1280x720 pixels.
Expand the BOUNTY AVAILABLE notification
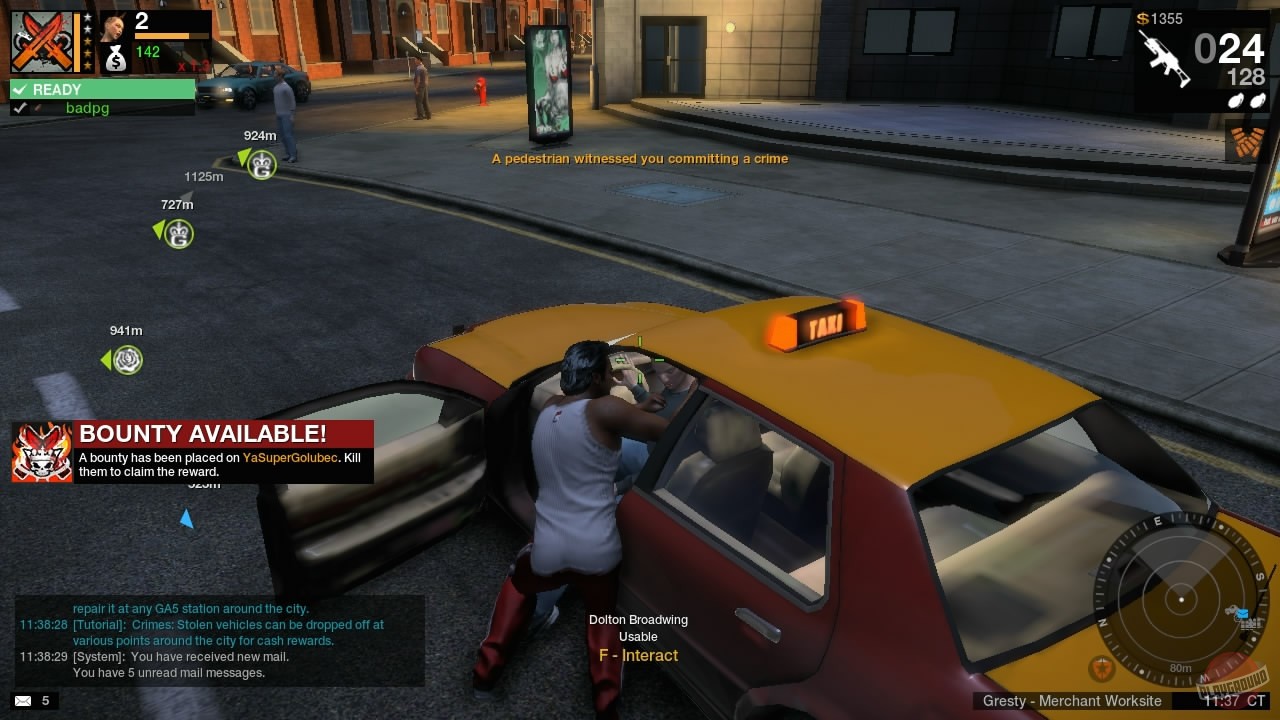[200, 434]
